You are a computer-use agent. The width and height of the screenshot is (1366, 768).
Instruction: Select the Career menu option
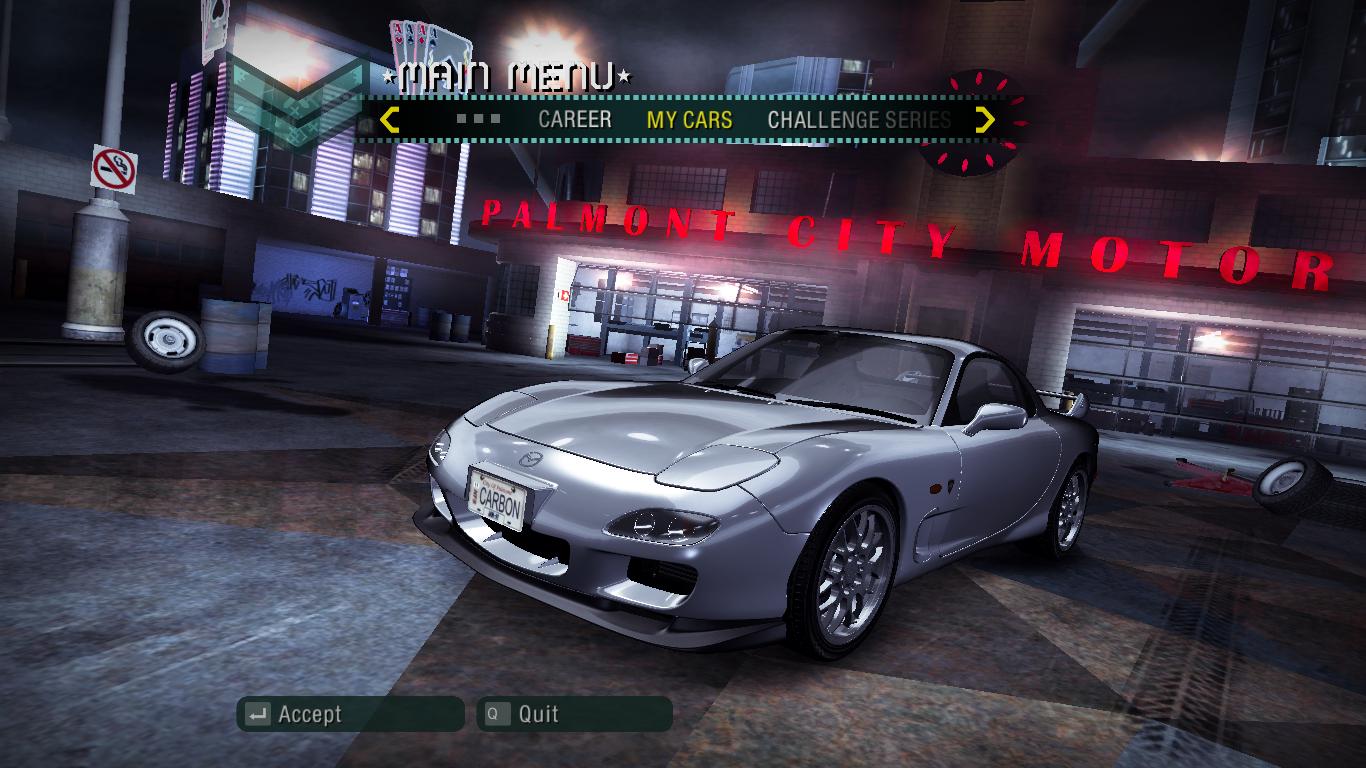[x=574, y=120]
